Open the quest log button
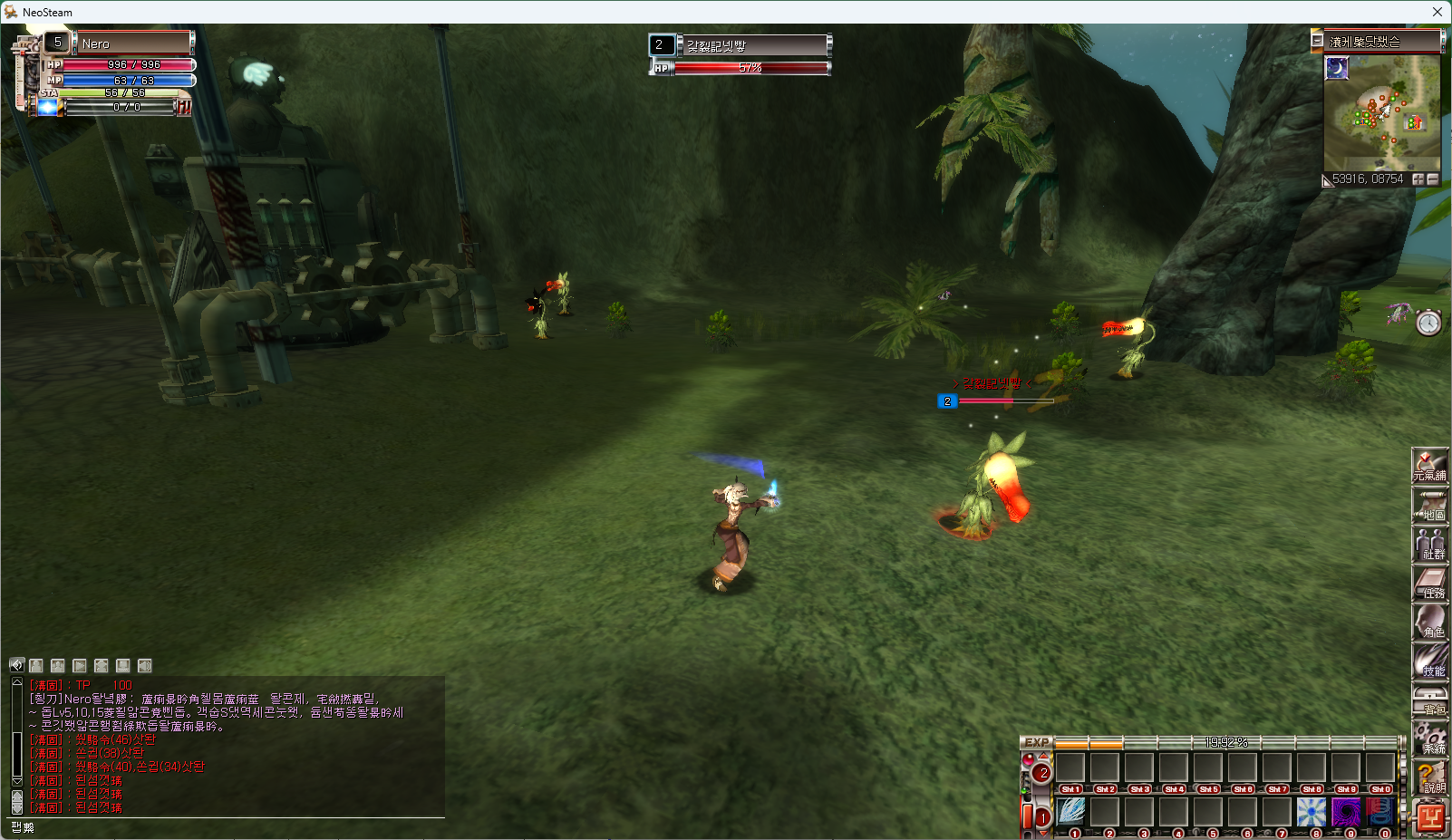Viewport: 1452px width, 840px height. click(x=1430, y=584)
